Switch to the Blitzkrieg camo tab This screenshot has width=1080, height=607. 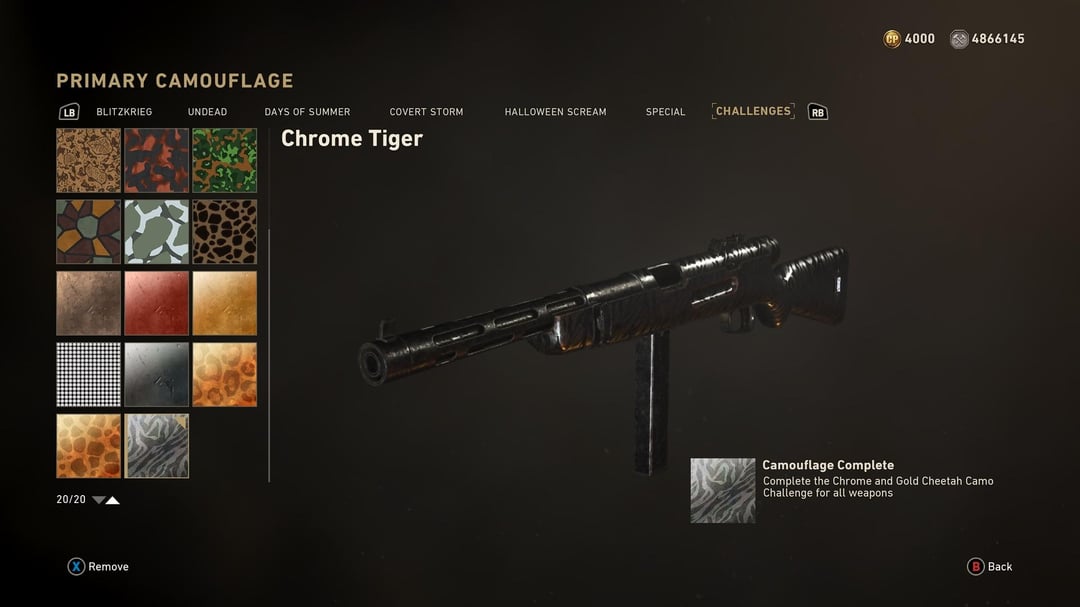click(x=124, y=112)
